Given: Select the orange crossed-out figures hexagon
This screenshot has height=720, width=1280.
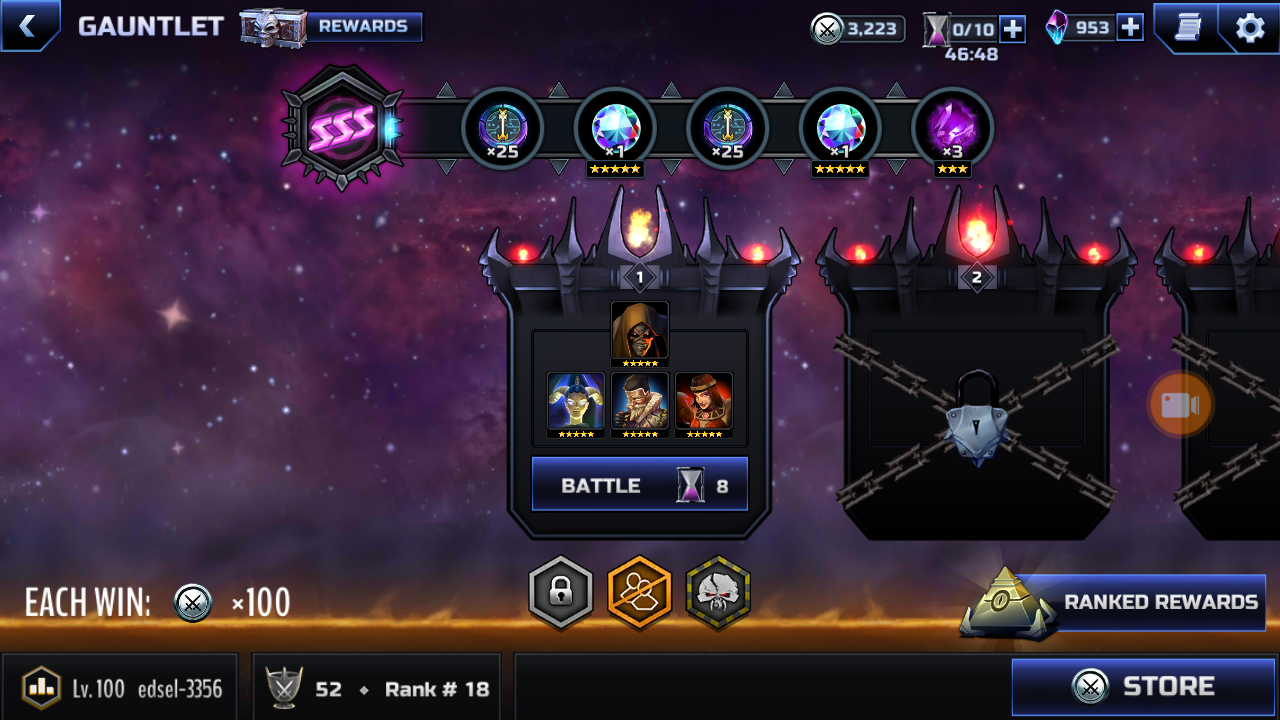Looking at the screenshot, I should pyautogui.click(x=640, y=593).
